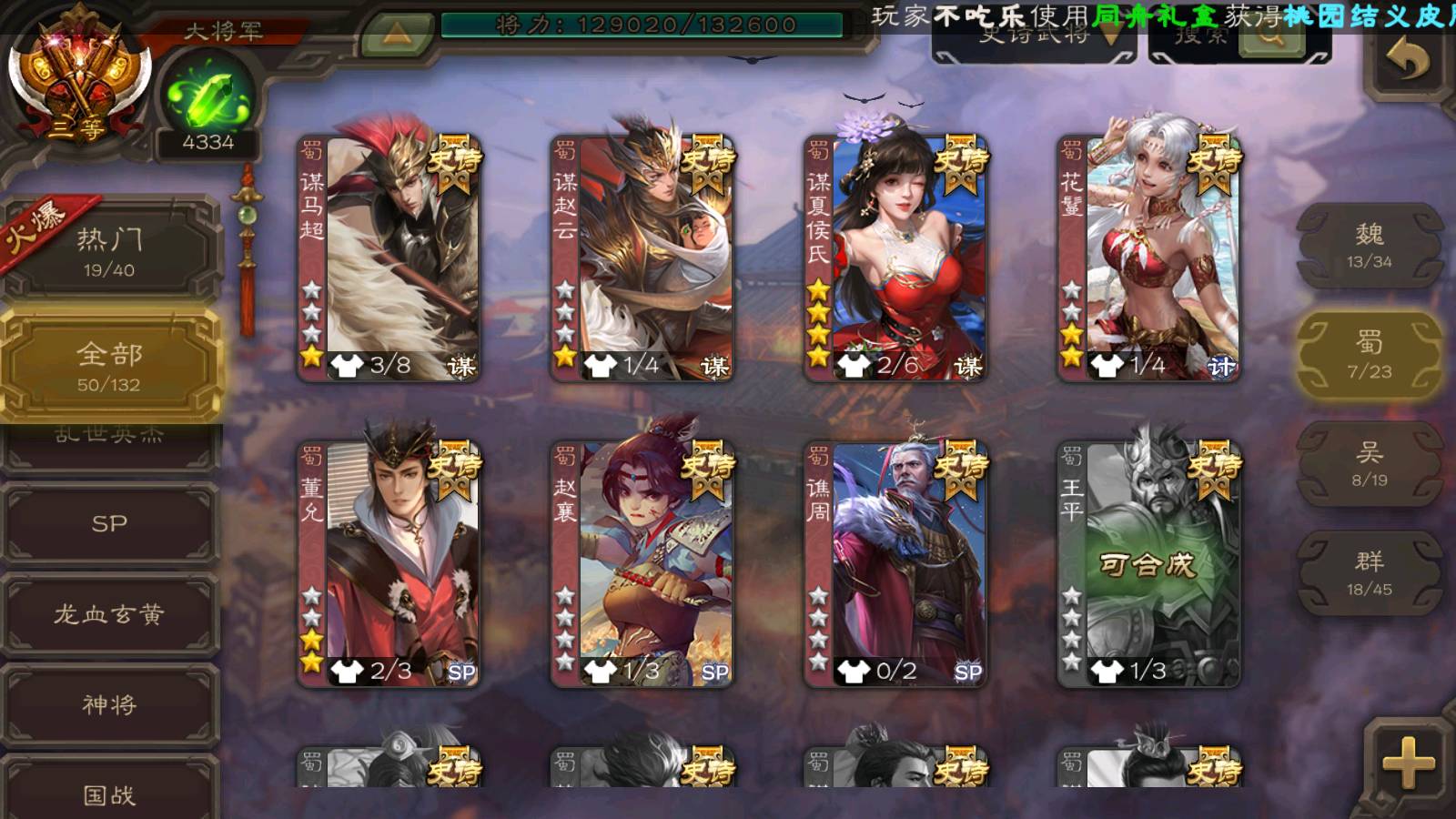Open the 谯周 hero card
The width and height of the screenshot is (1456, 819).
point(896,564)
